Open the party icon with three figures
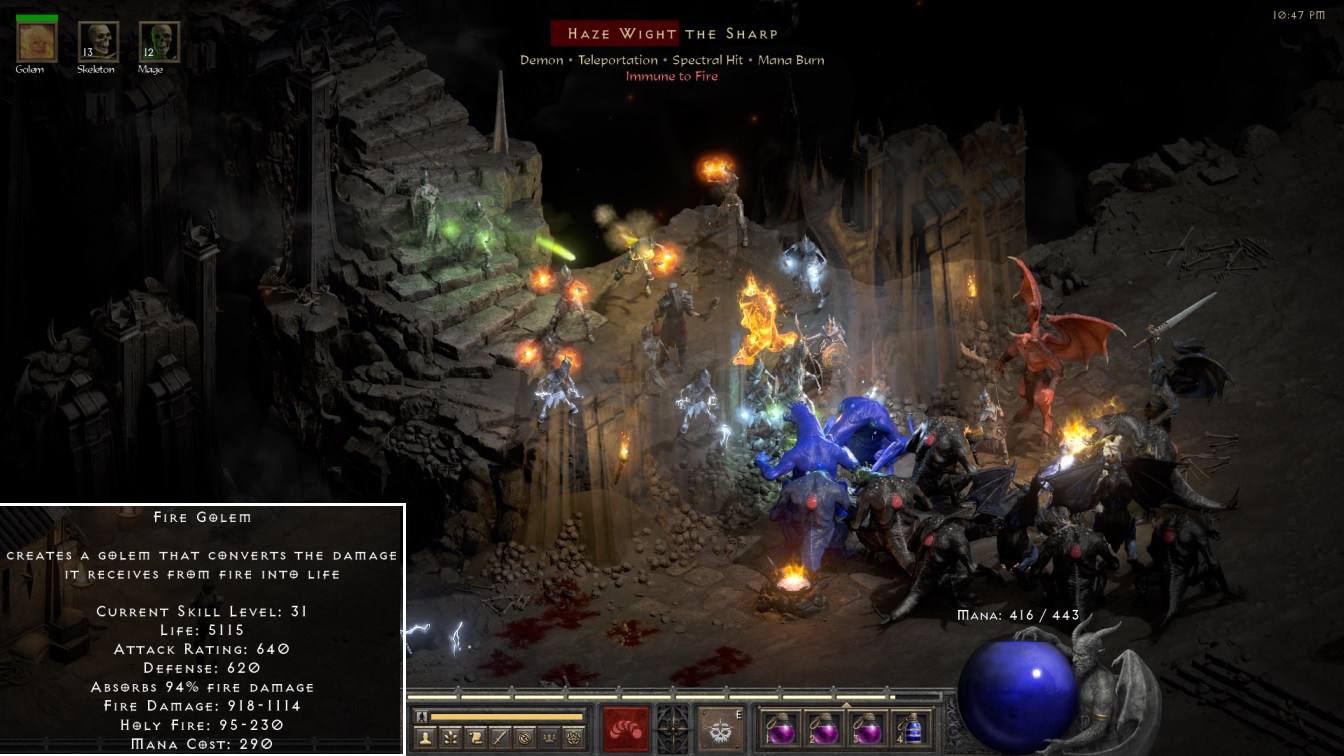Image resolution: width=1344 pixels, height=756 pixels. [x=549, y=739]
